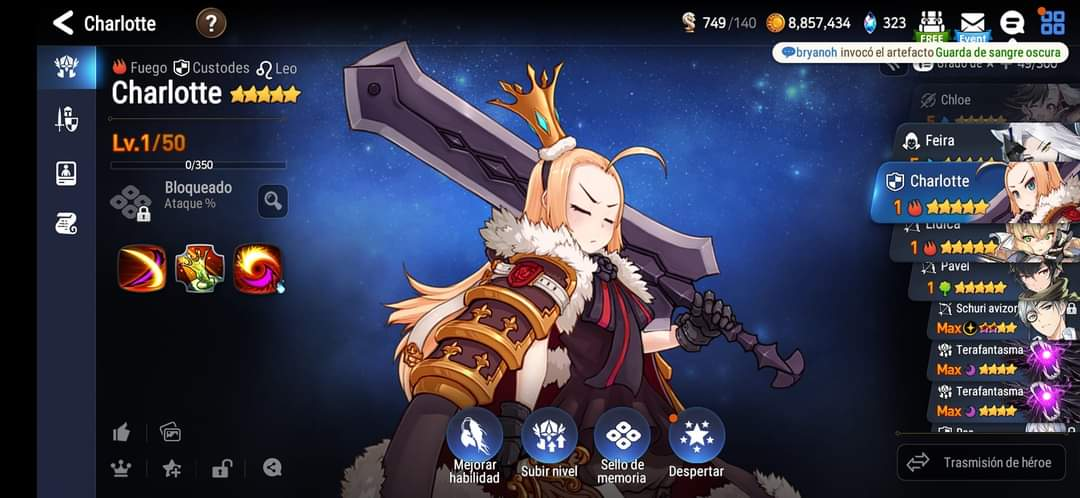Open the question mark help button
The image size is (1080, 498).
211,22
